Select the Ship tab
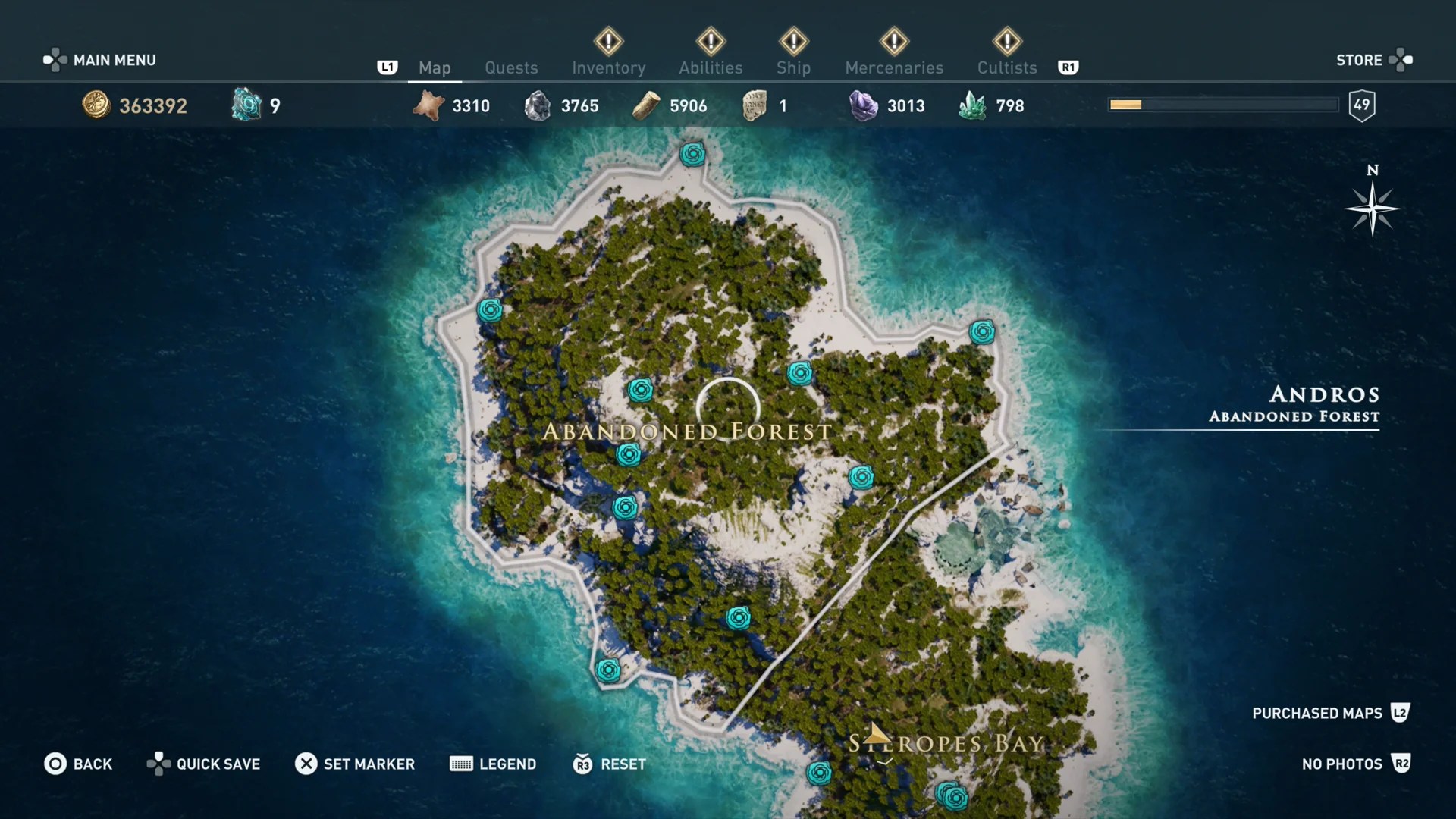 (793, 67)
